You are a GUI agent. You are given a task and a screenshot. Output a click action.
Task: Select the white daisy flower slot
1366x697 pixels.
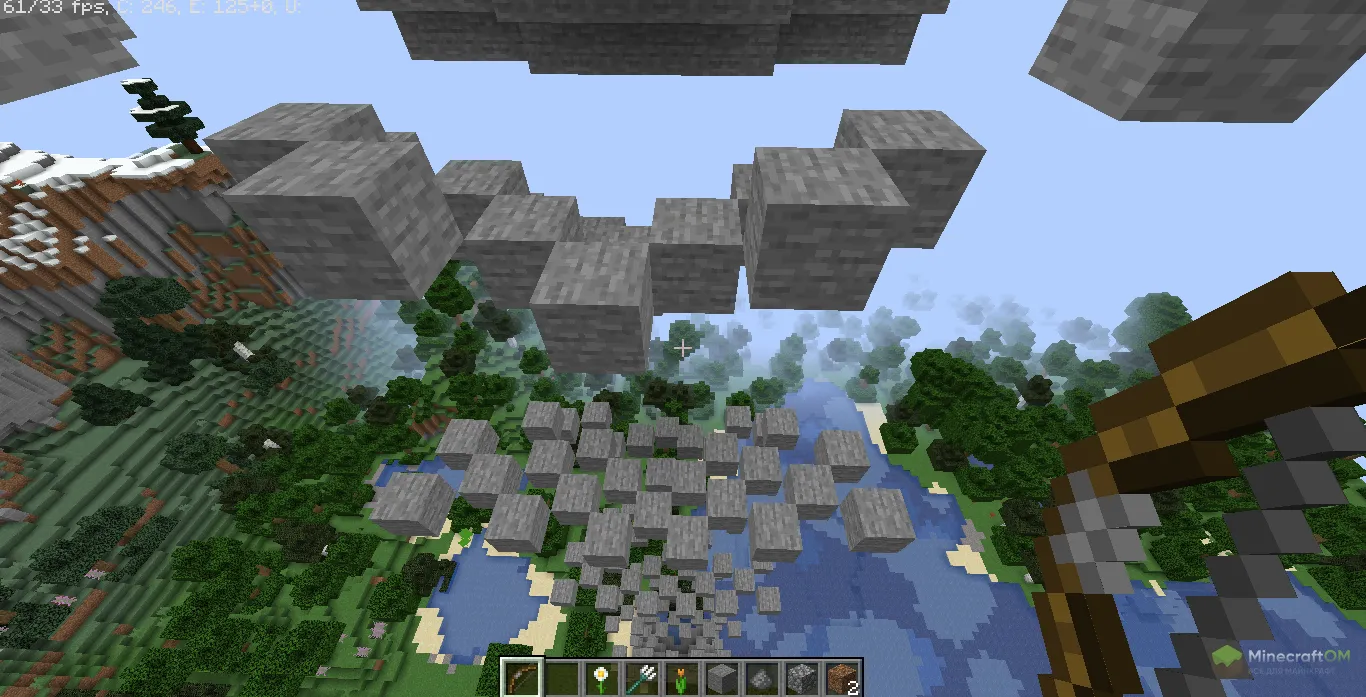(x=601, y=677)
